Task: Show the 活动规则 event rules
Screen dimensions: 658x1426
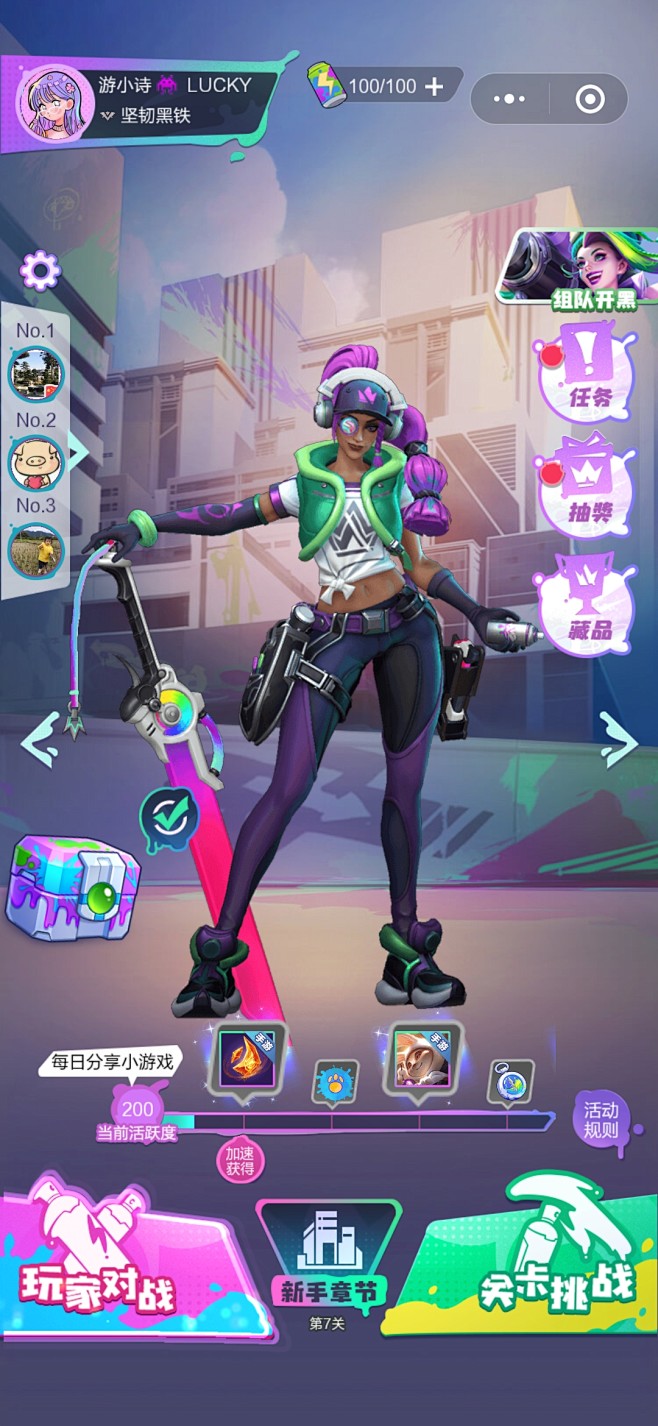Action: coord(601,1121)
